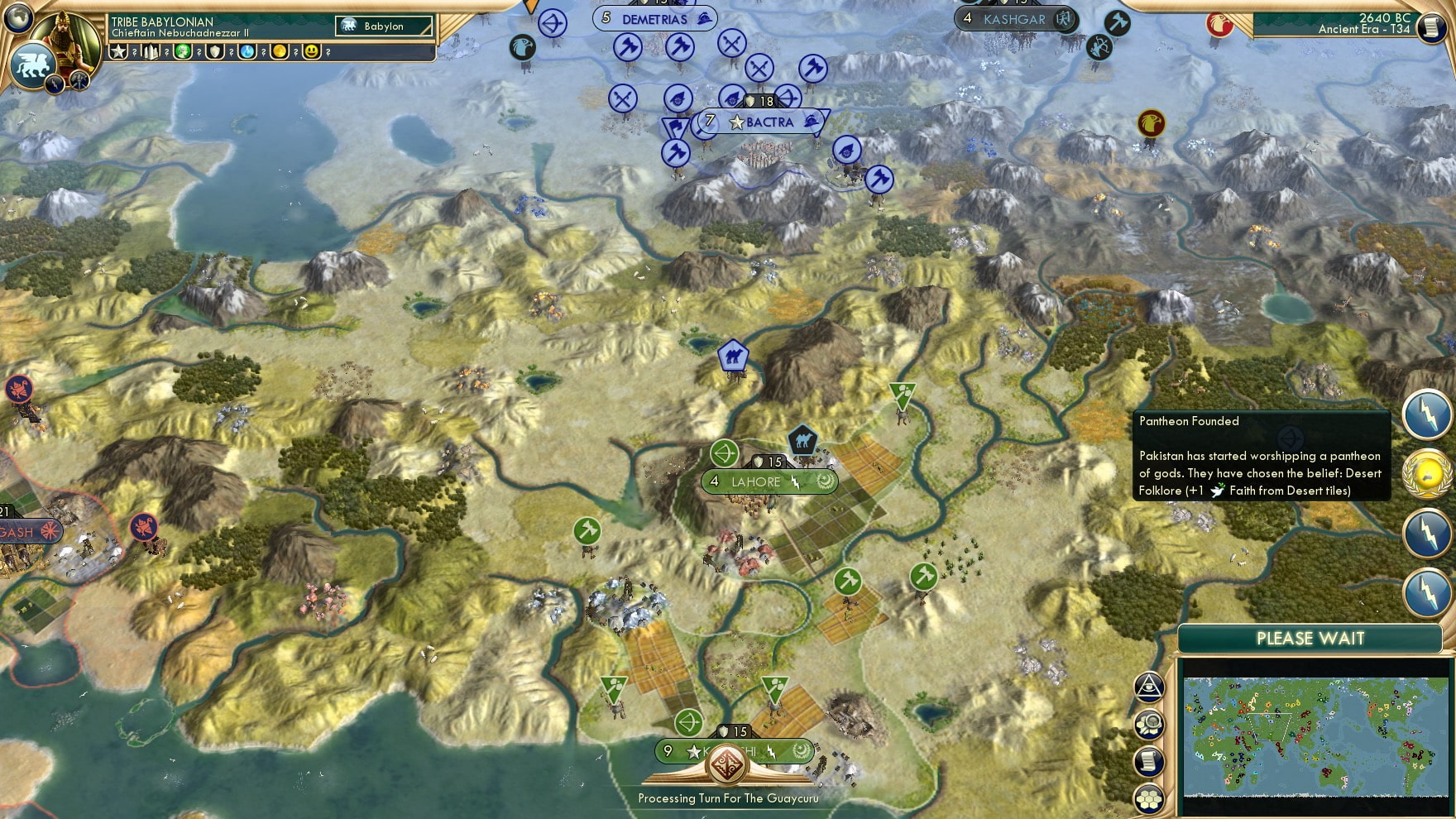Expand the score question mark details

point(134,52)
